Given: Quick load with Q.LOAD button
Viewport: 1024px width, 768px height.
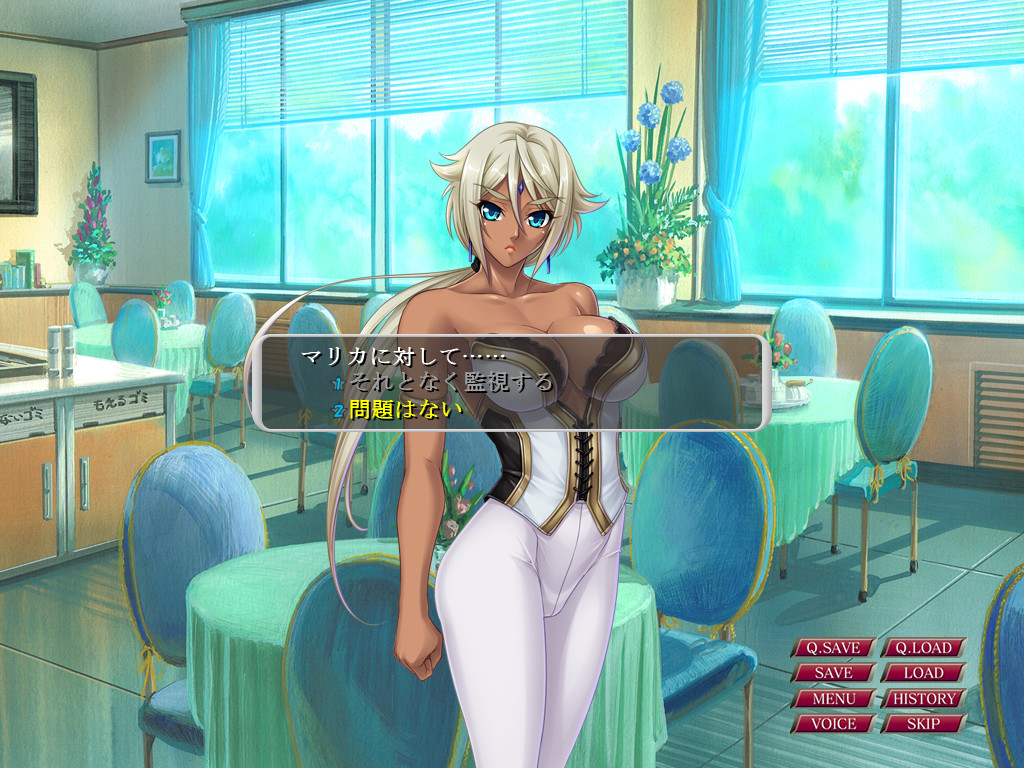Looking at the screenshot, I should coord(923,648).
